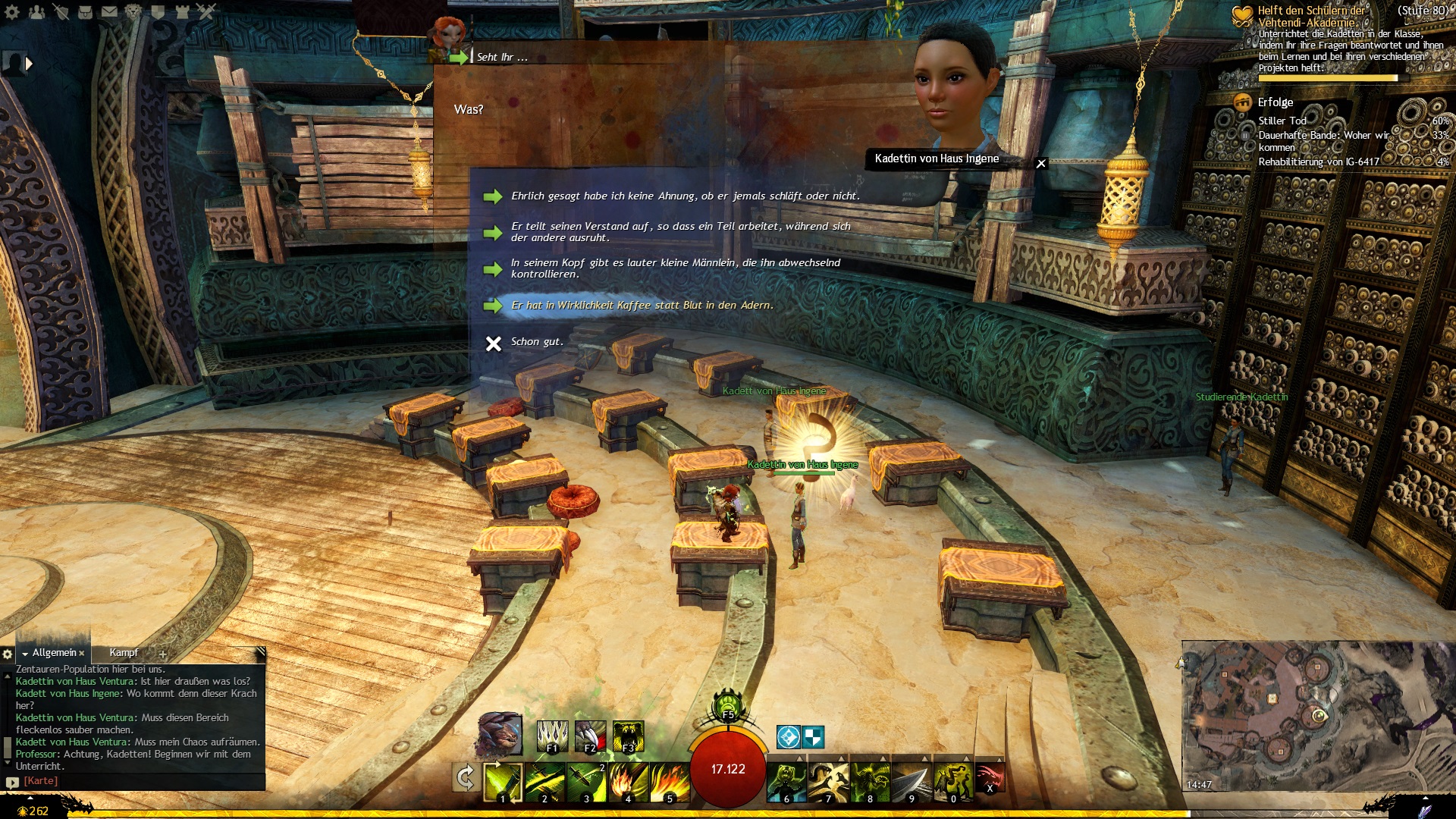This screenshot has width=1456, height=819.
Task: Close the Kadettin von Haus Ingene dialogue
Action: [x=1041, y=163]
